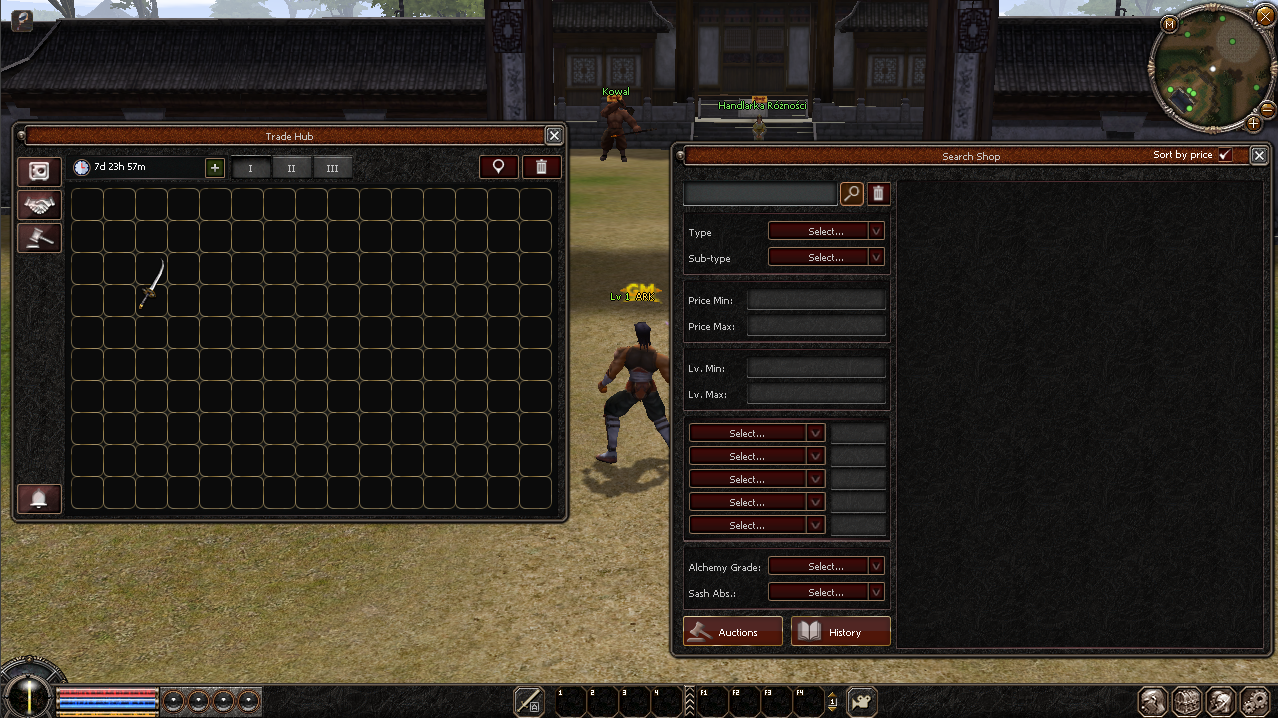Image resolution: width=1278 pixels, height=718 pixels.
Task: Click the bell notification button
Action: point(39,498)
